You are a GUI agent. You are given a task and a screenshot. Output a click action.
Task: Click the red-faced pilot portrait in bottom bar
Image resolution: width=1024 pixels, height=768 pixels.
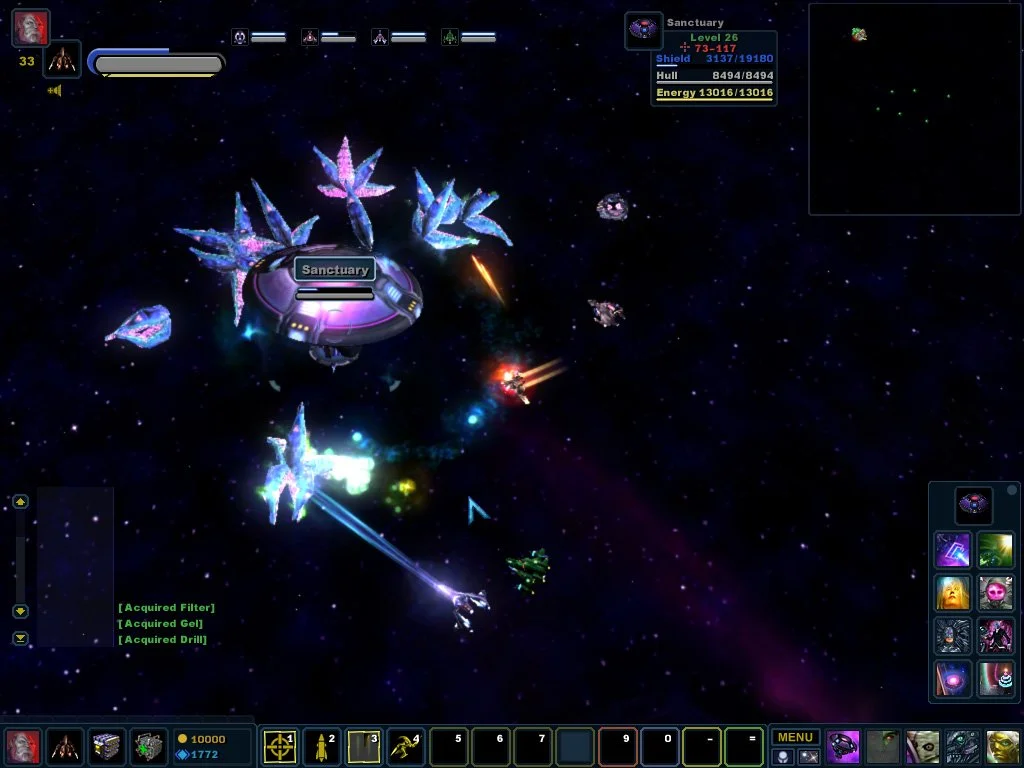point(23,746)
